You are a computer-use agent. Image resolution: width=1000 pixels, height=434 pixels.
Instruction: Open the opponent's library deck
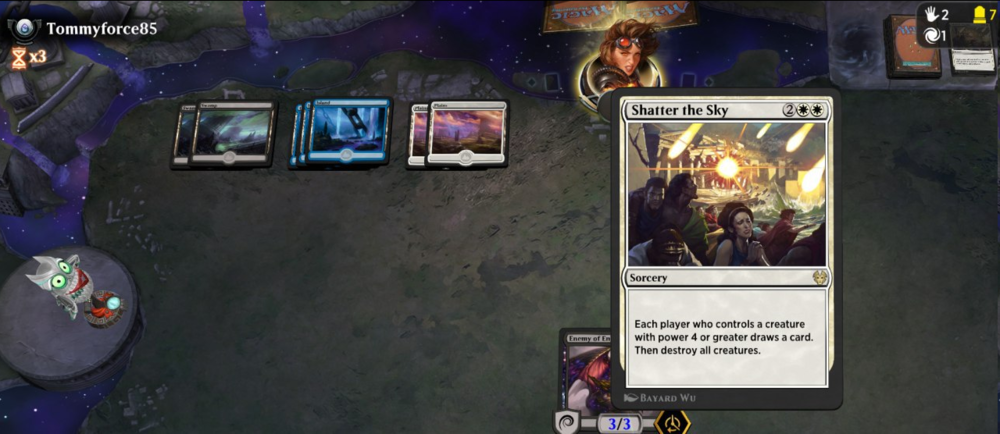pyautogui.click(x=913, y=47)
